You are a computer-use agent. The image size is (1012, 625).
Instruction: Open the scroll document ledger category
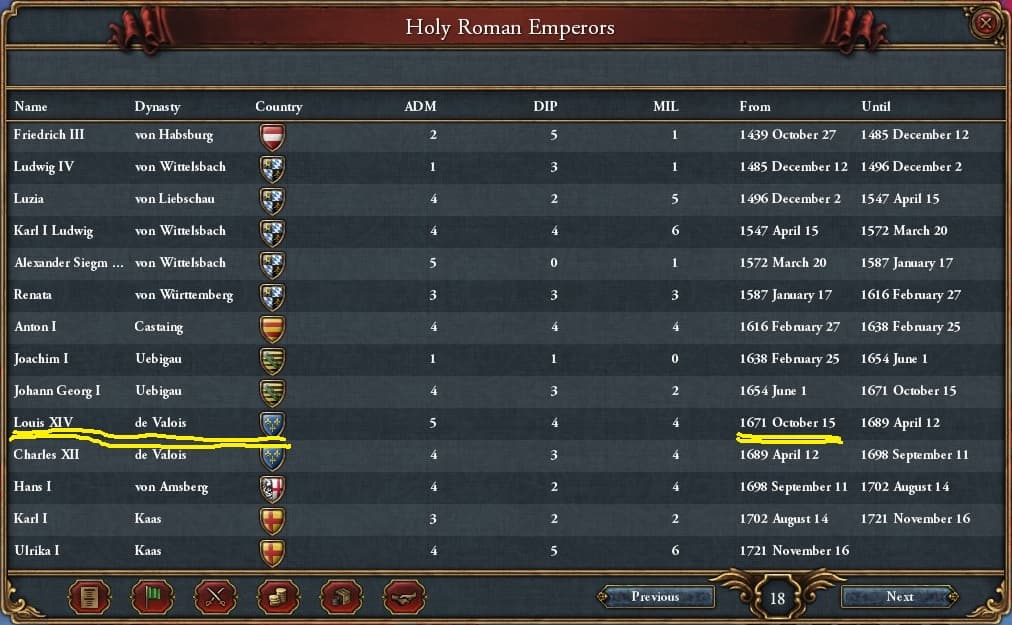[89, 598]
